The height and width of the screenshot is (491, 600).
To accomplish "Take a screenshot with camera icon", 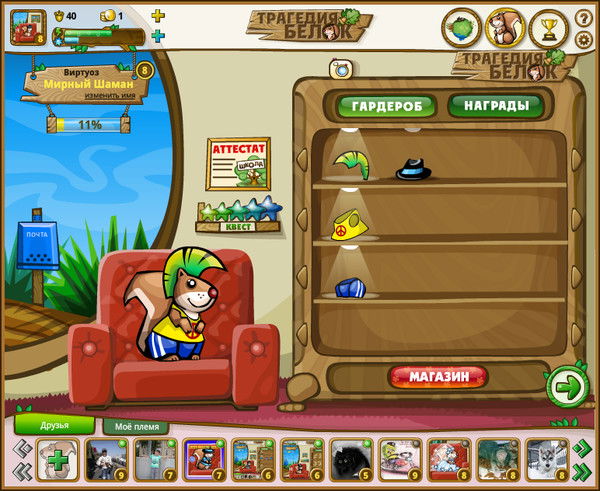I will [341, 68].
